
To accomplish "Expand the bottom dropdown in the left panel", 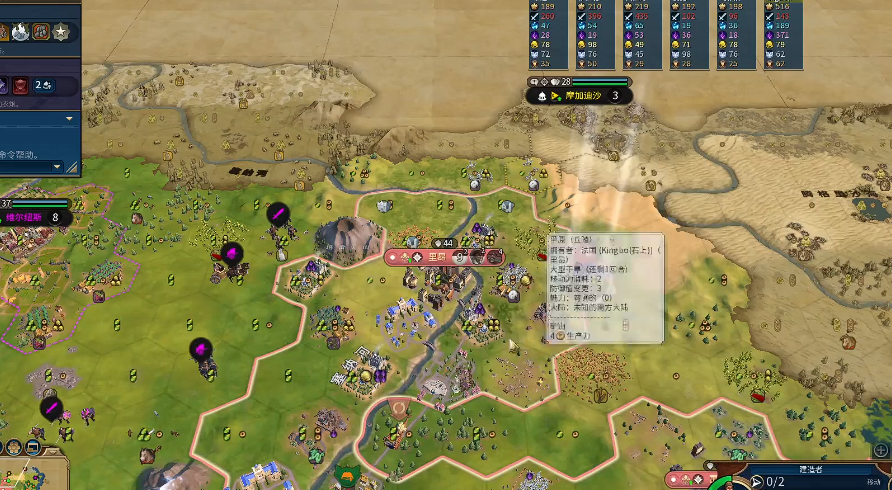I will tap(58, 166).
